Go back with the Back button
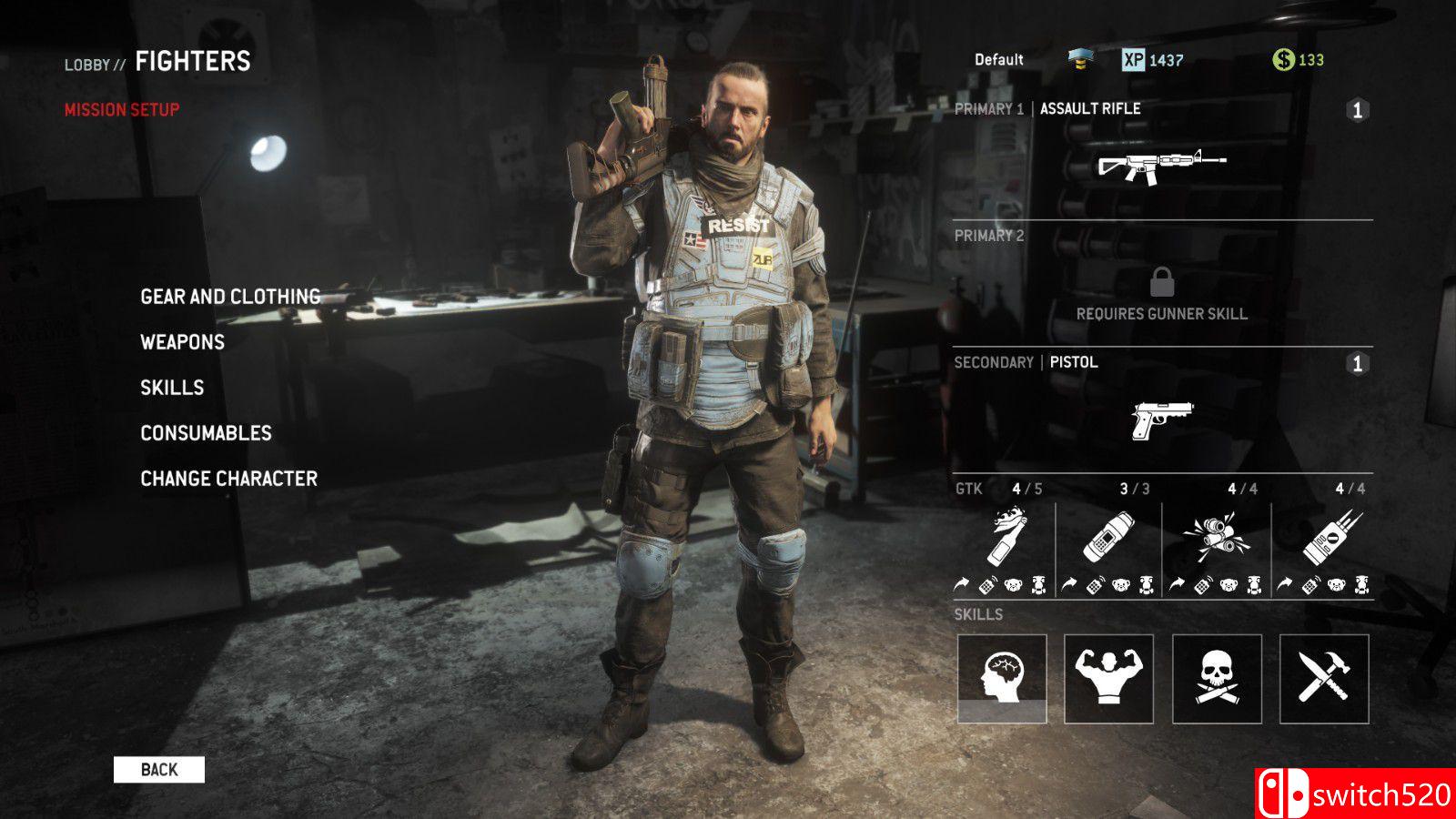This screenshot has height=819, width=1456. [159, 770]
